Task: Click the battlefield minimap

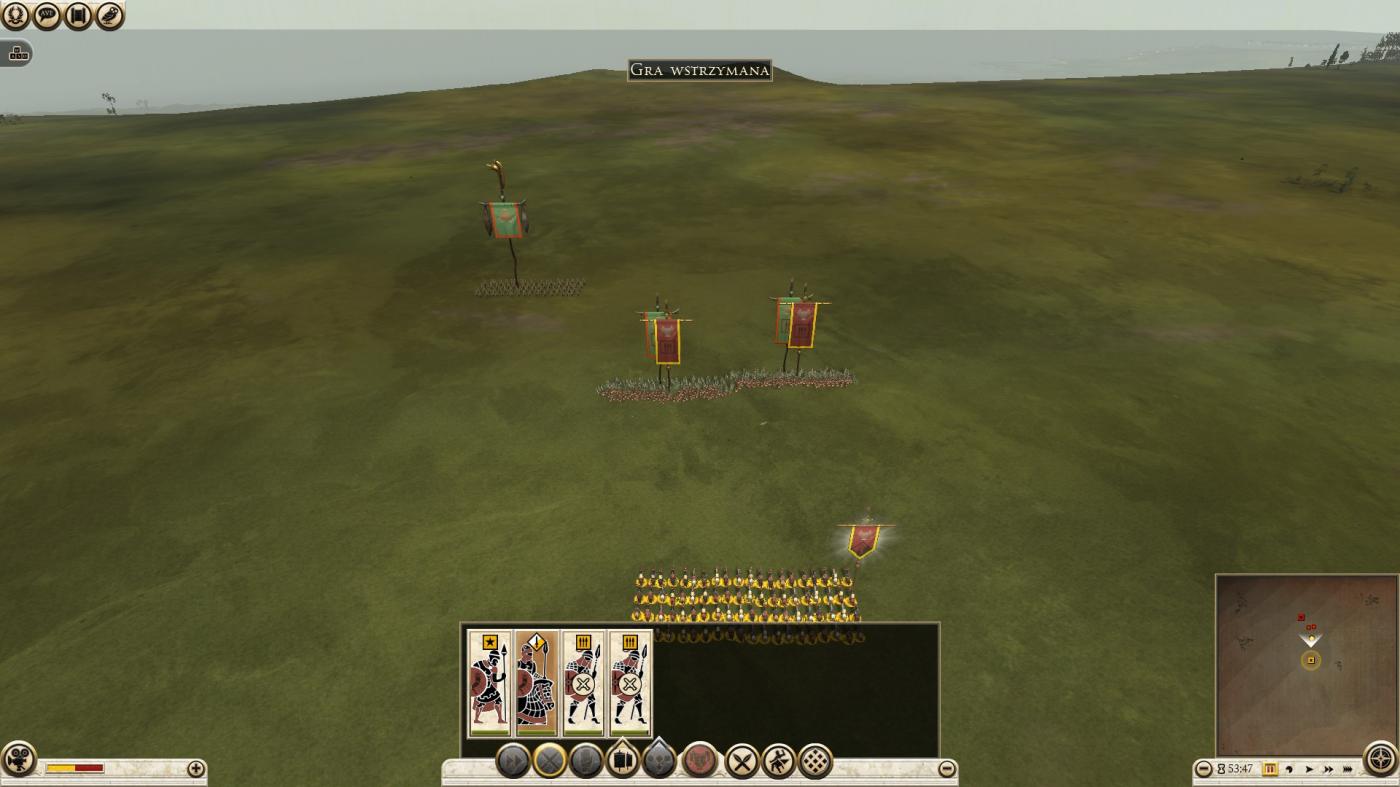Action: click(1305, 664)
